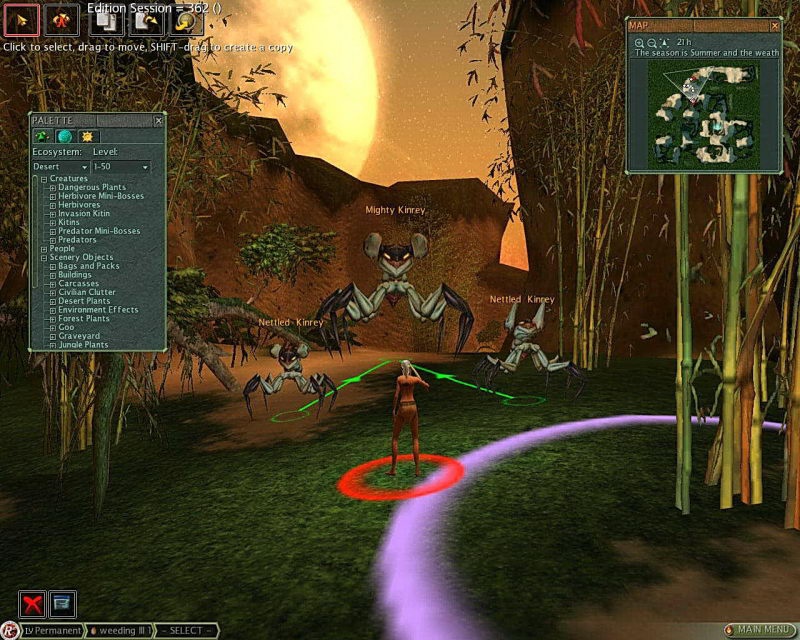Activate the copy pages tool

click(106, 19)
